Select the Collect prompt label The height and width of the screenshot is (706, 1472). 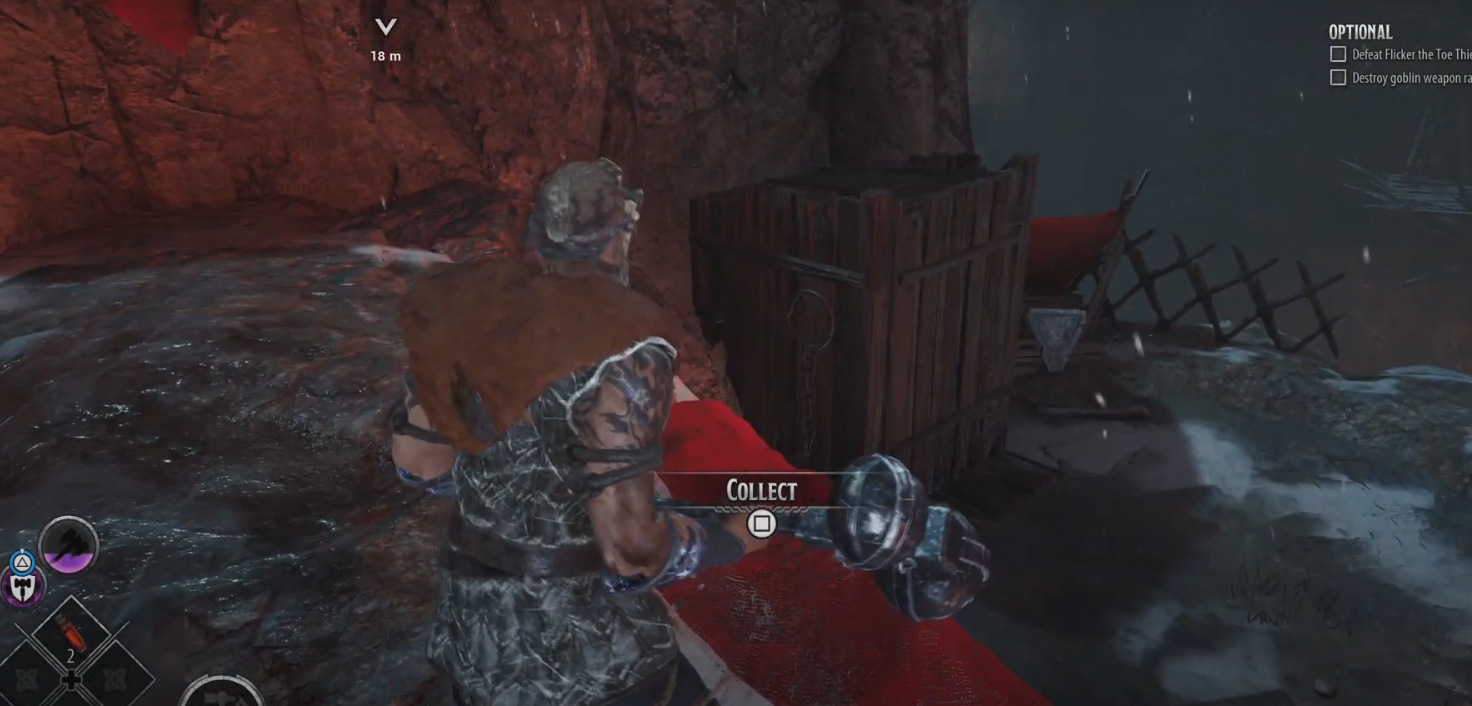pyautogui.click(x=762, y=491)
